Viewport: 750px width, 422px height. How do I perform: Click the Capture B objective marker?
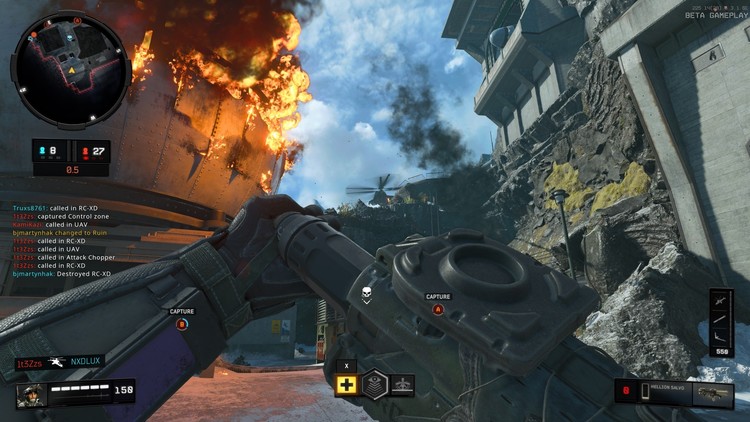point(182,323)
